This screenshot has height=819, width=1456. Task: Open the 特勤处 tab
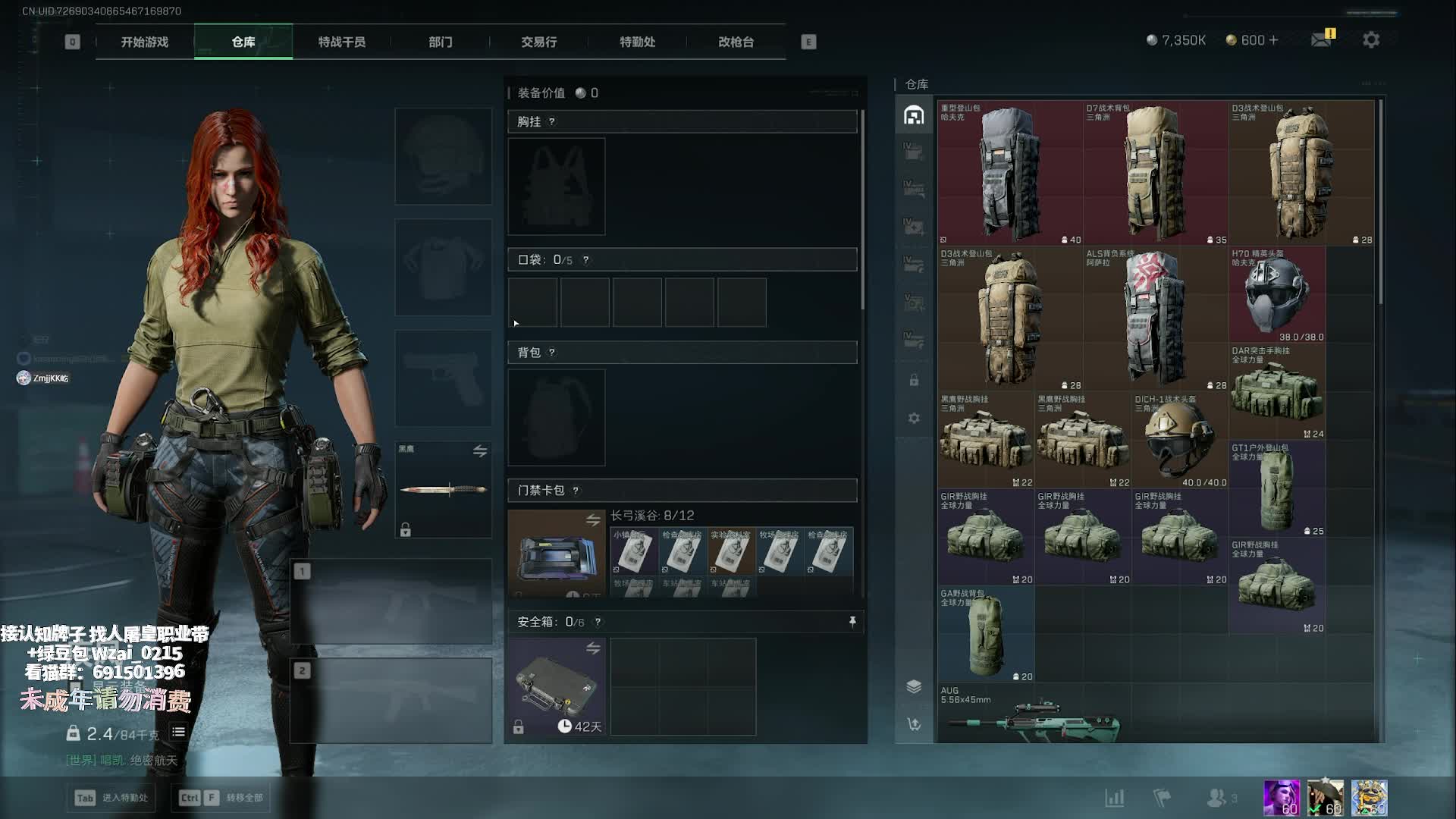pyautogui.click(x=638, y=42)
